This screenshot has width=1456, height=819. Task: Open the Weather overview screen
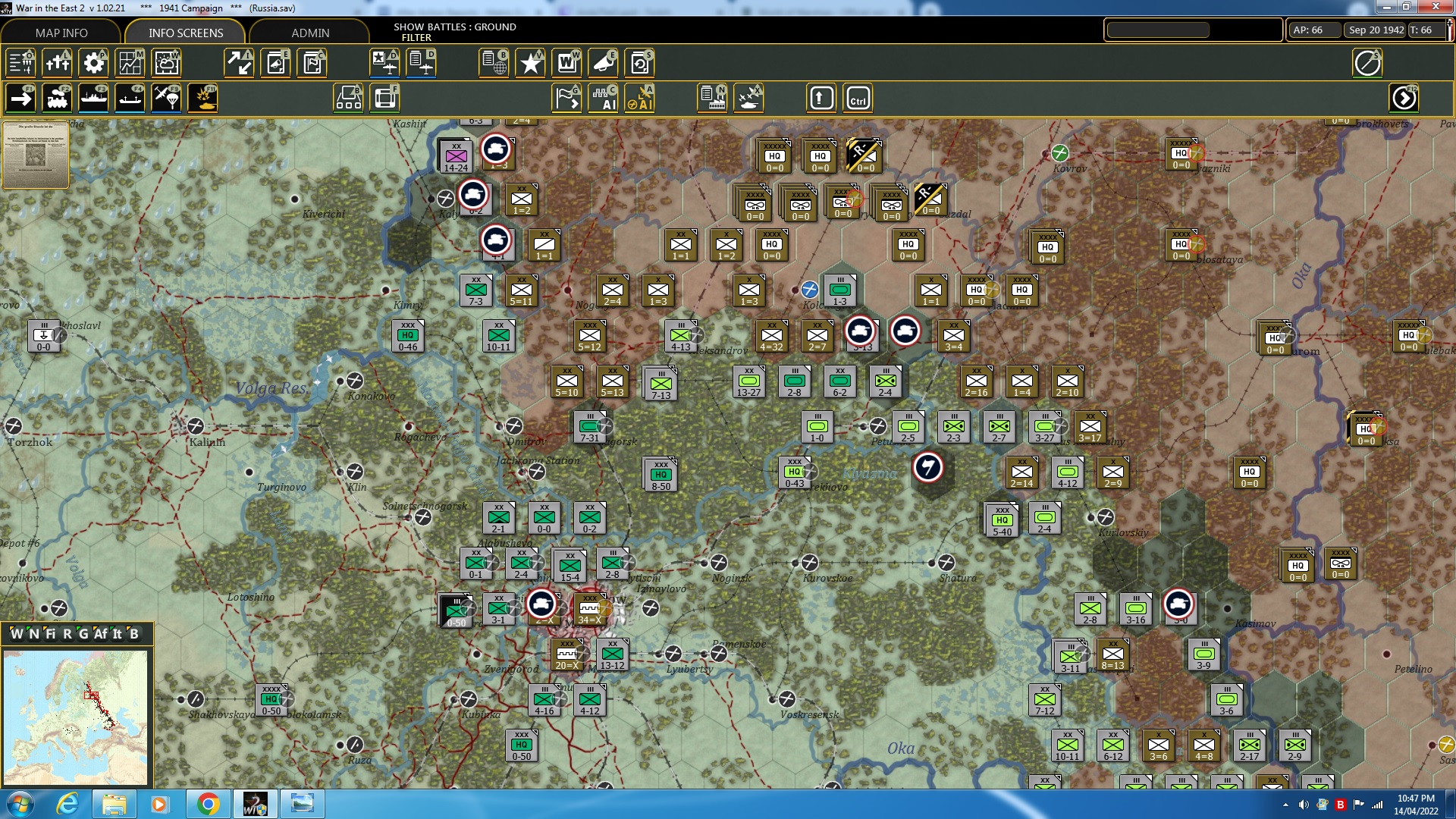(166, 63)
